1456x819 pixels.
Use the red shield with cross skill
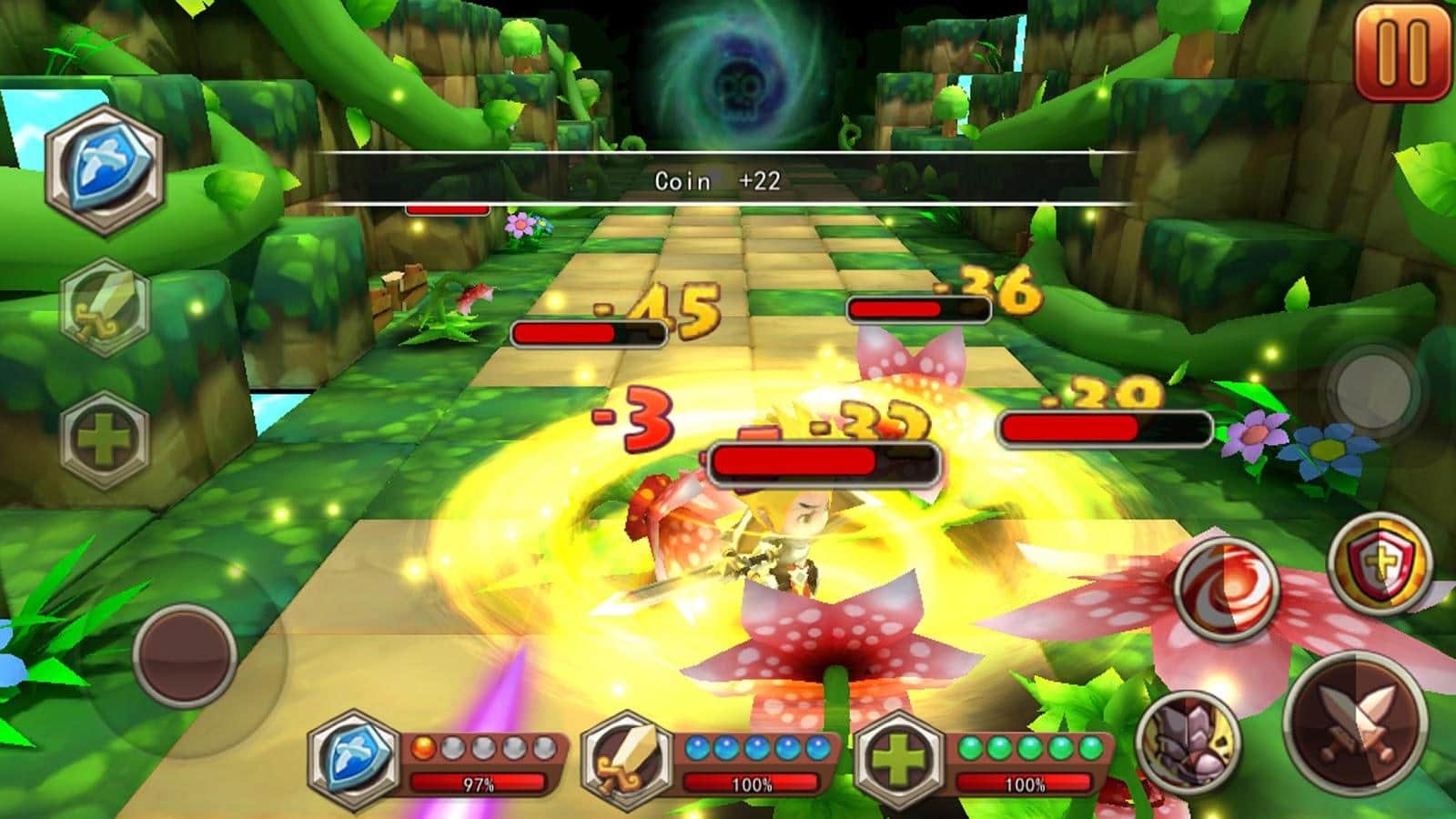click(1380, 563)
